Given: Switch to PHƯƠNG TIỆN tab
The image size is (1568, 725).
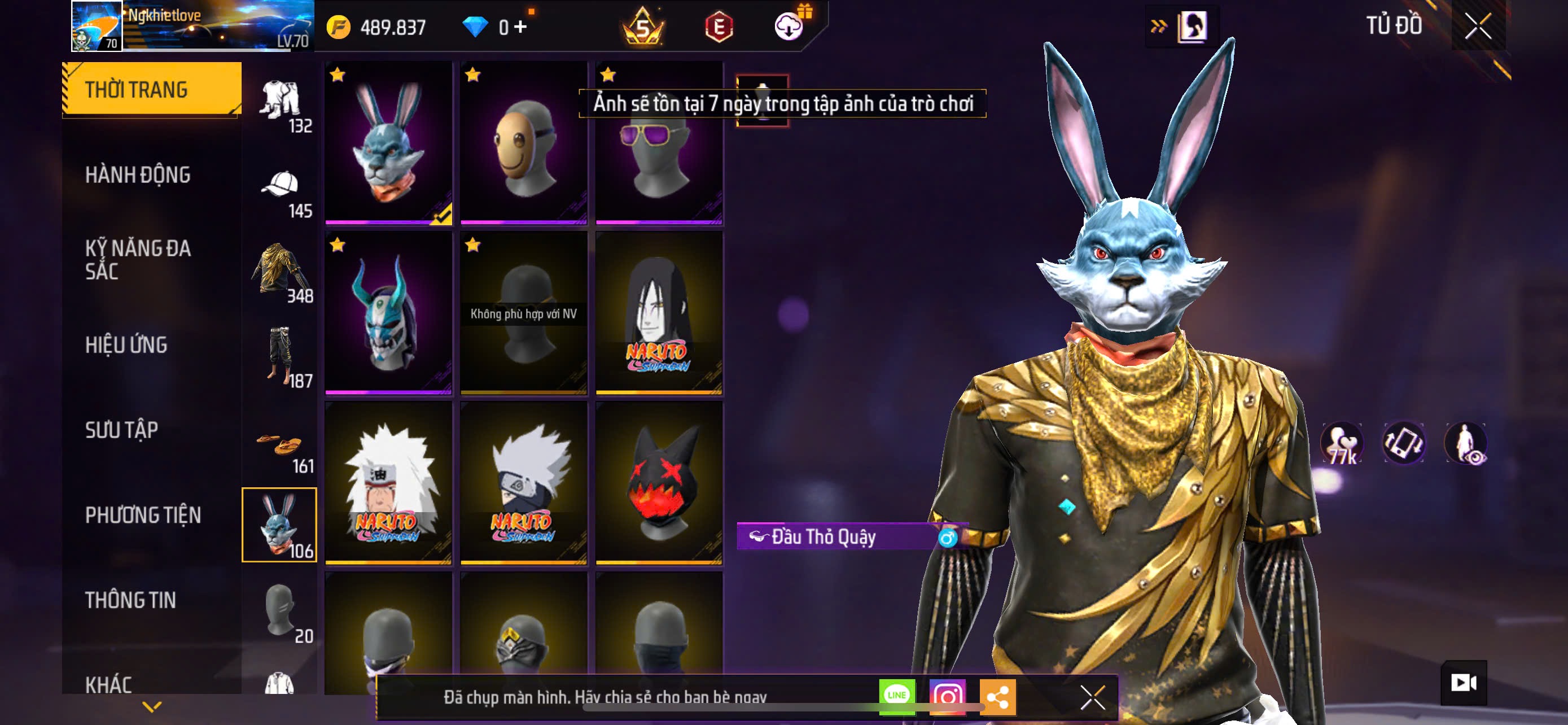Looking at the screenshot, I should click(143, 516).
